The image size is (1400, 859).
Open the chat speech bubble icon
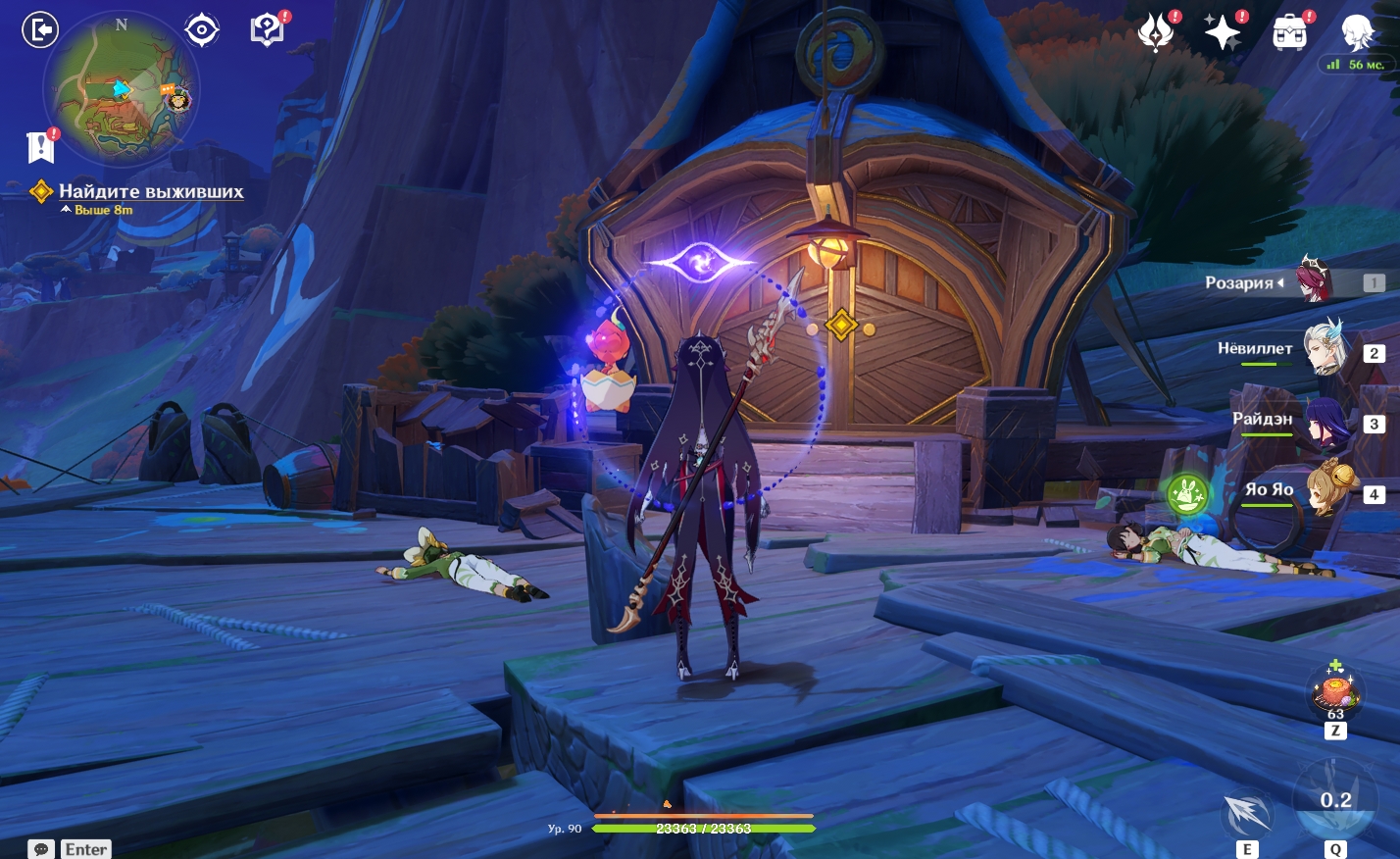[41, 849]
